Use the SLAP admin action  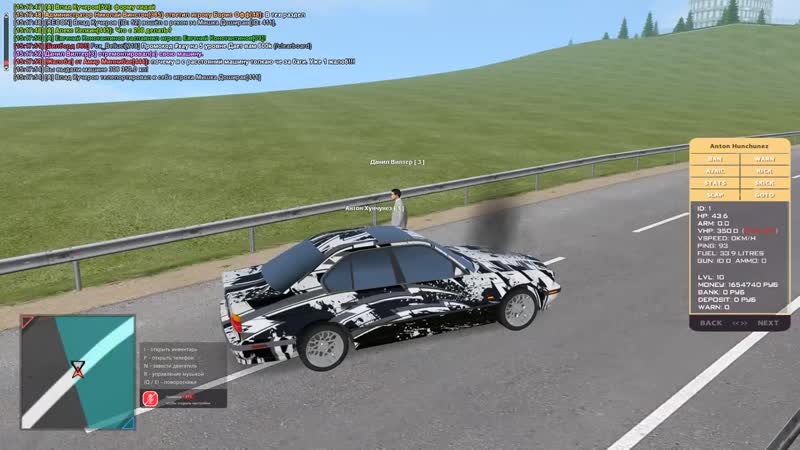[x=715, y=195]
